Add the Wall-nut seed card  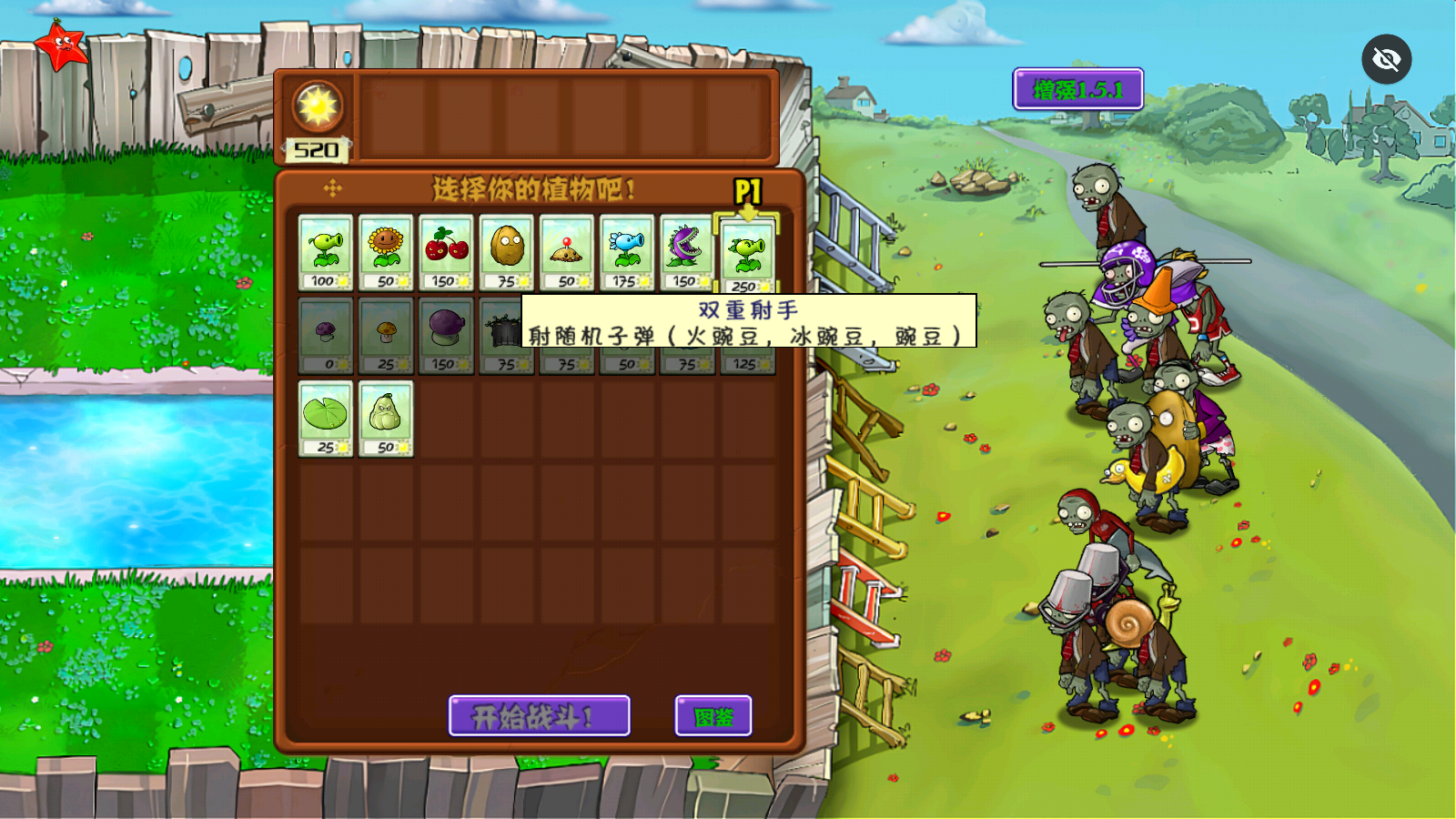point(506,253)
